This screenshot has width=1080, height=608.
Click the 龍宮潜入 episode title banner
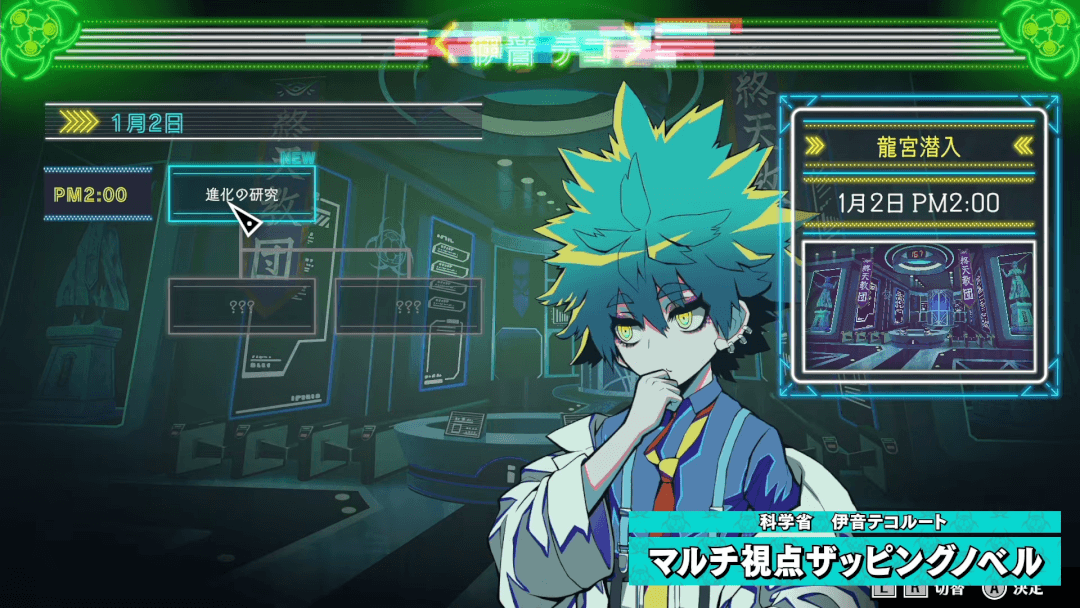coord(919,146)
